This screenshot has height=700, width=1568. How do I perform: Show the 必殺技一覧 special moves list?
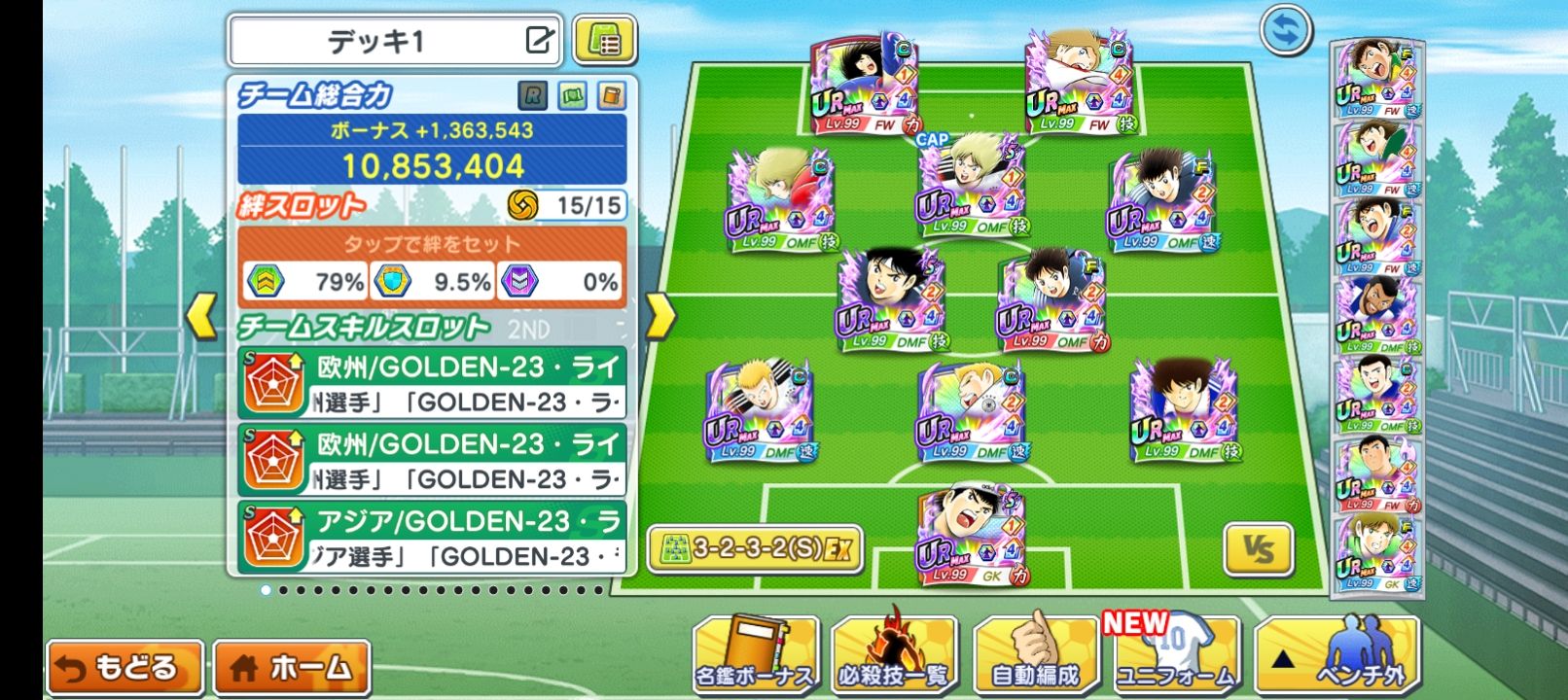(894, 654)
